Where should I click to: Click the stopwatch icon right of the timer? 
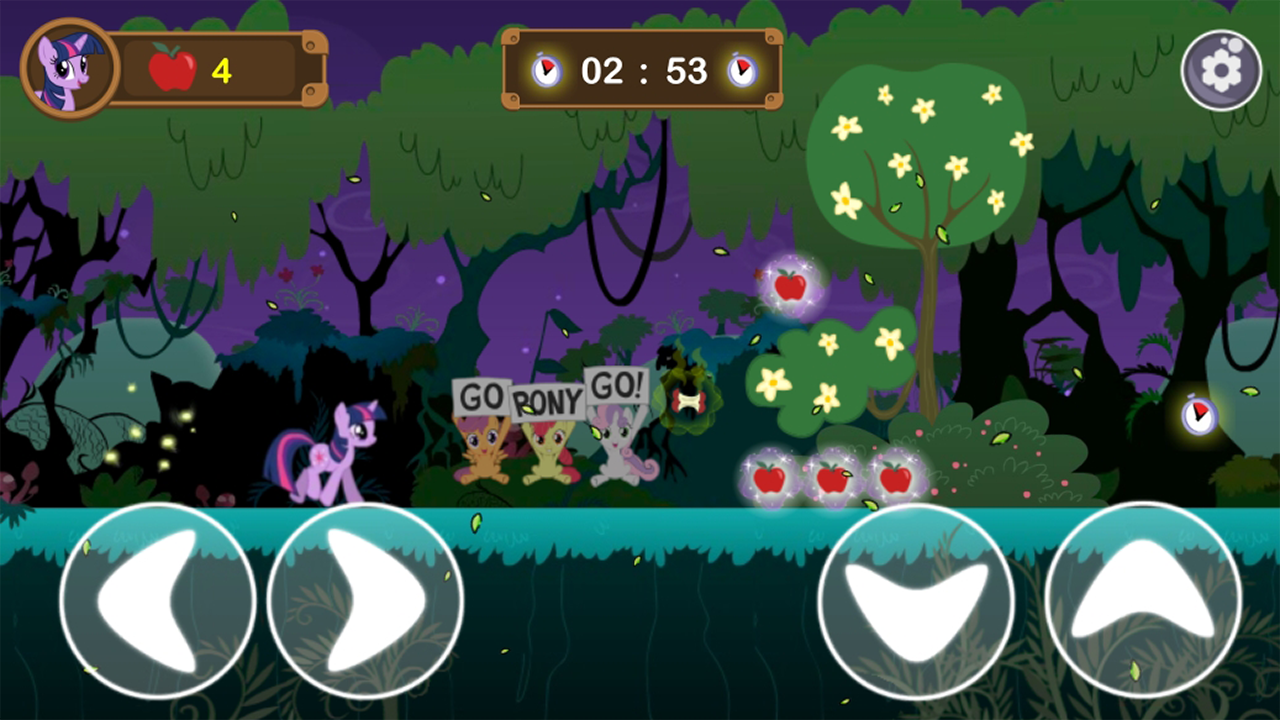click(x=741, y=70)
